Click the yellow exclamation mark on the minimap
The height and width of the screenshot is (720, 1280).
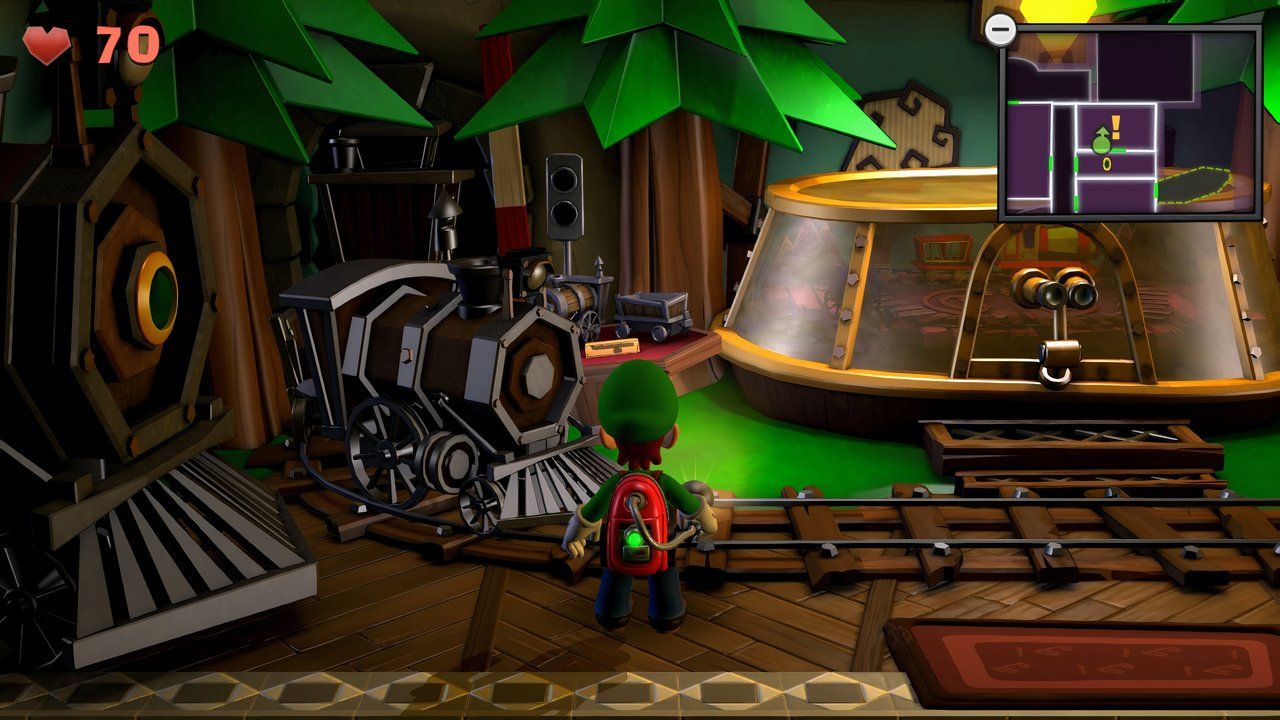[x=1114, y=125]
